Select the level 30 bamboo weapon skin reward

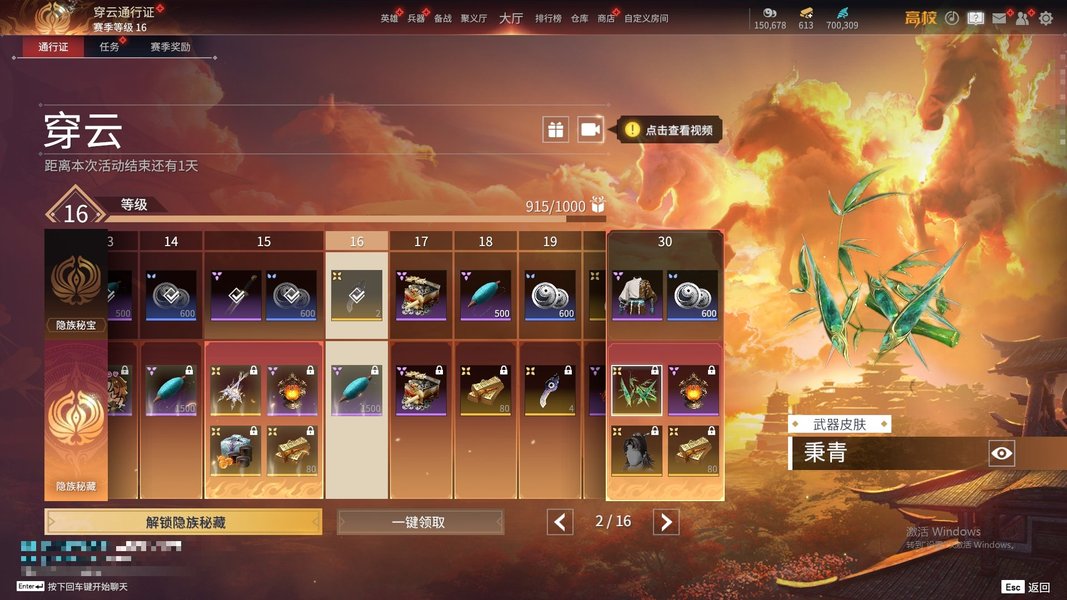coord(636,390)
